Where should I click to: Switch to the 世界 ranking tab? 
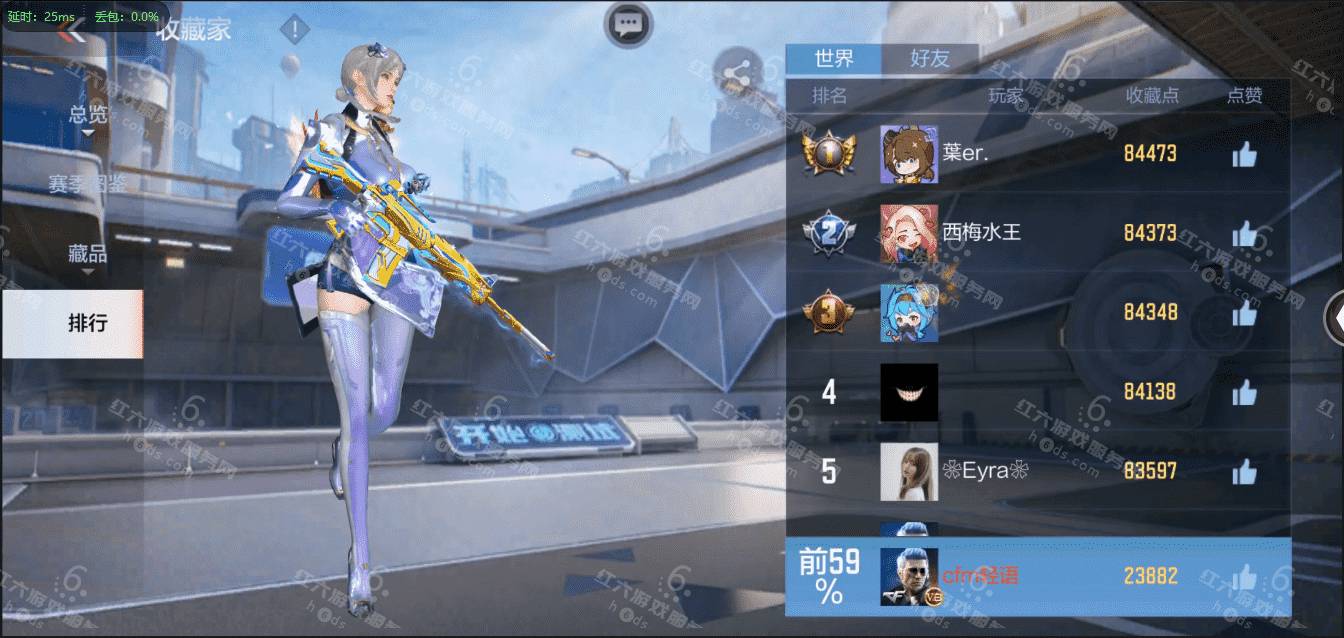point(834,59)
